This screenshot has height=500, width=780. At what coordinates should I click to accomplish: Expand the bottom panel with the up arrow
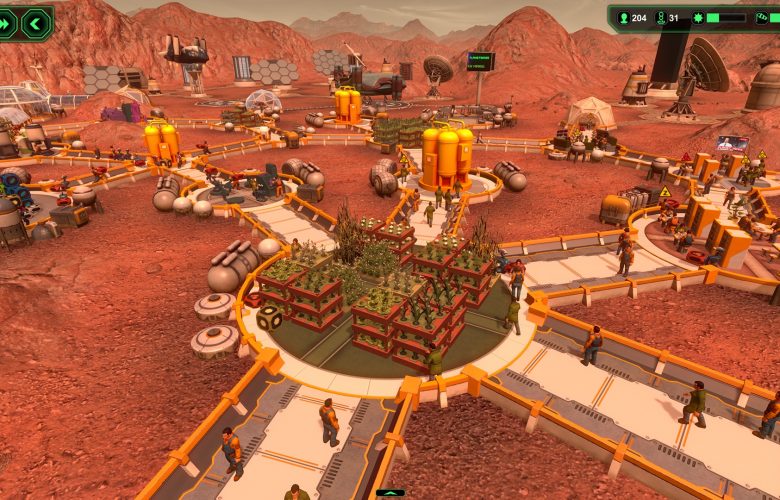[390, 493]
